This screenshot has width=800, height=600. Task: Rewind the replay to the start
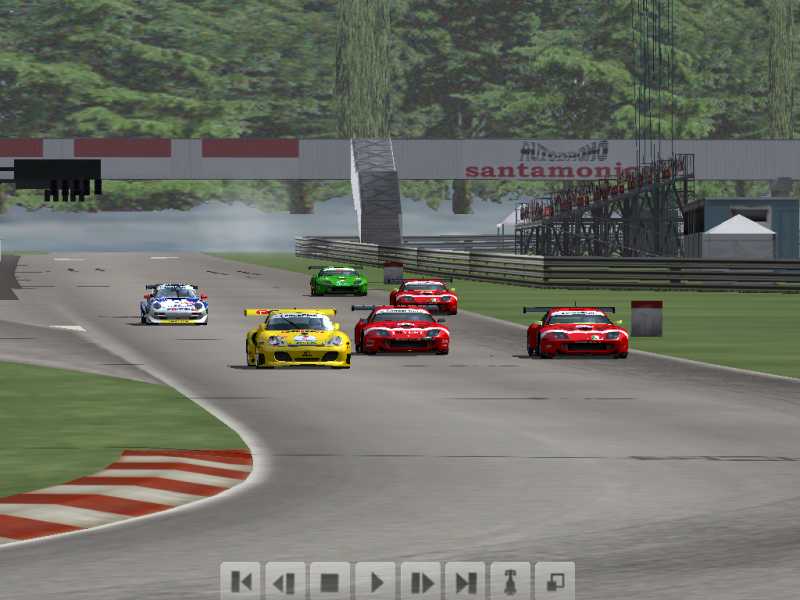(240, 581)
